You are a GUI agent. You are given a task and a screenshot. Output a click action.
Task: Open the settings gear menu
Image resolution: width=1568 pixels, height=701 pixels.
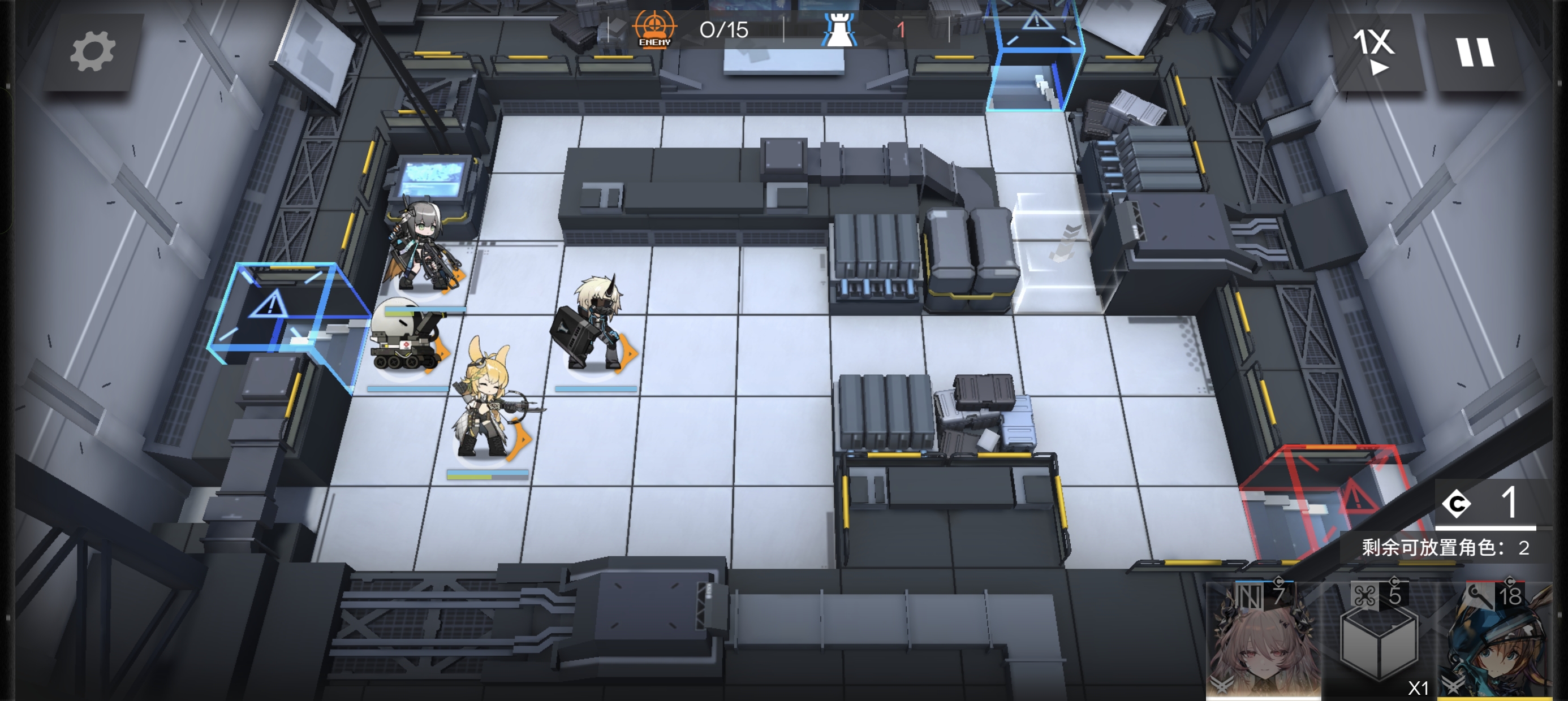pyautogui.click(x=93, y=53)
